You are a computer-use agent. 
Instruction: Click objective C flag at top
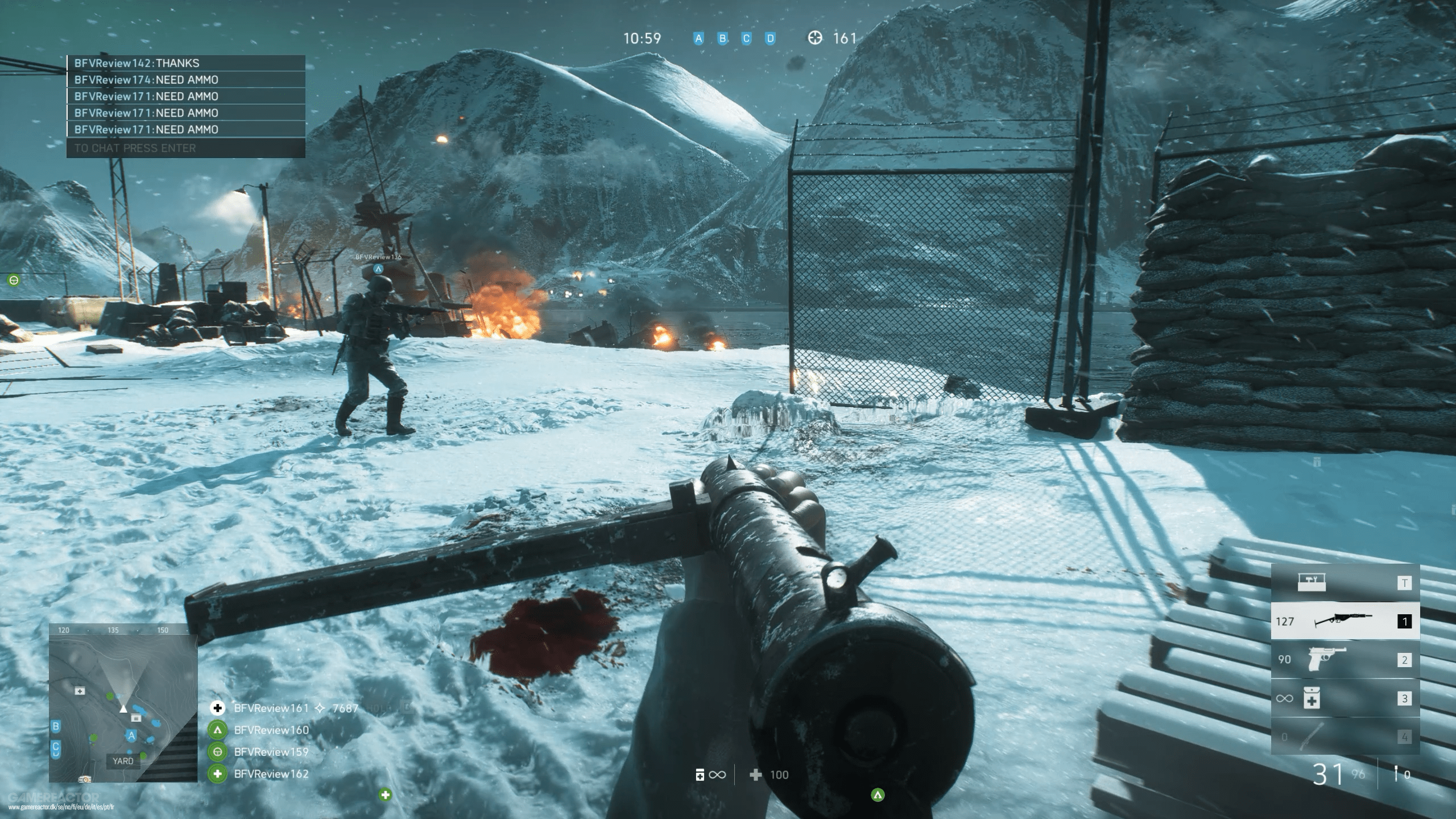[746, 39]
